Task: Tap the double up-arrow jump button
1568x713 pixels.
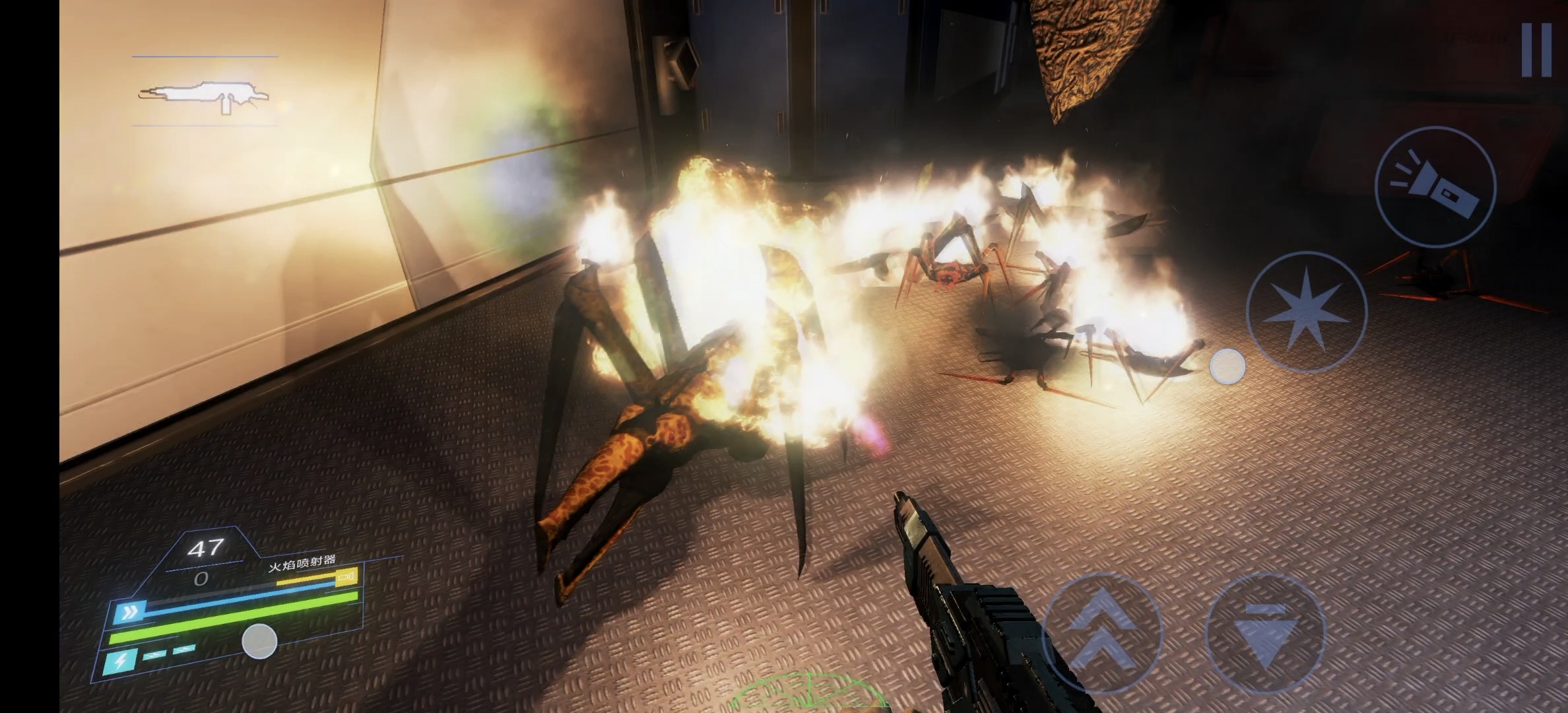Action: pos(1103,632)
